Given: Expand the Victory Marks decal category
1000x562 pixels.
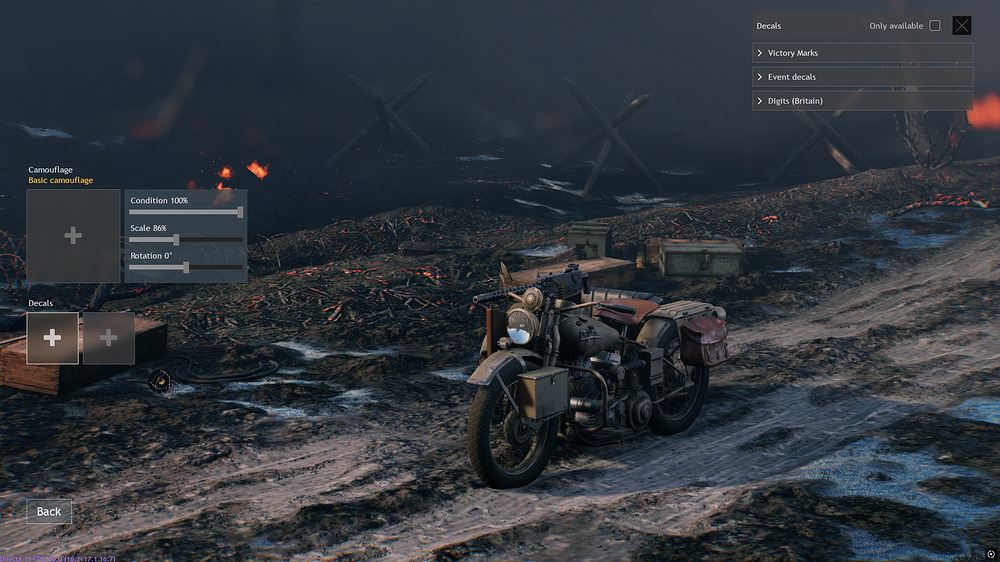Looking at the screenshot, I should click(x=862, y=53).
